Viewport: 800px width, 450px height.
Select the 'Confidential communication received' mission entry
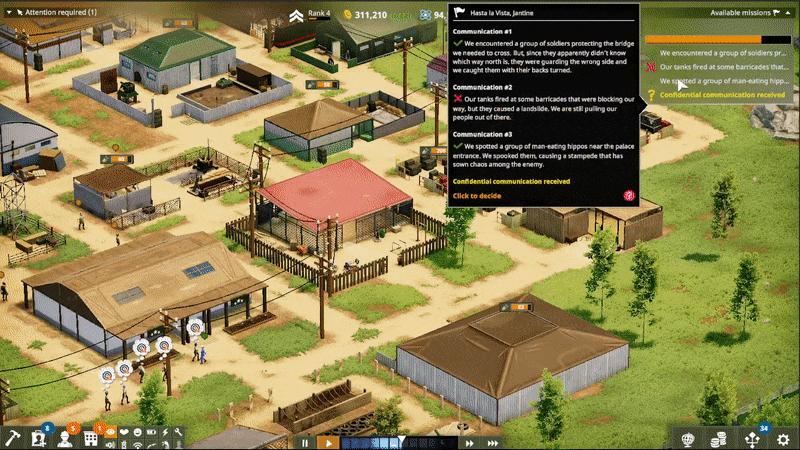coord(720,94)
